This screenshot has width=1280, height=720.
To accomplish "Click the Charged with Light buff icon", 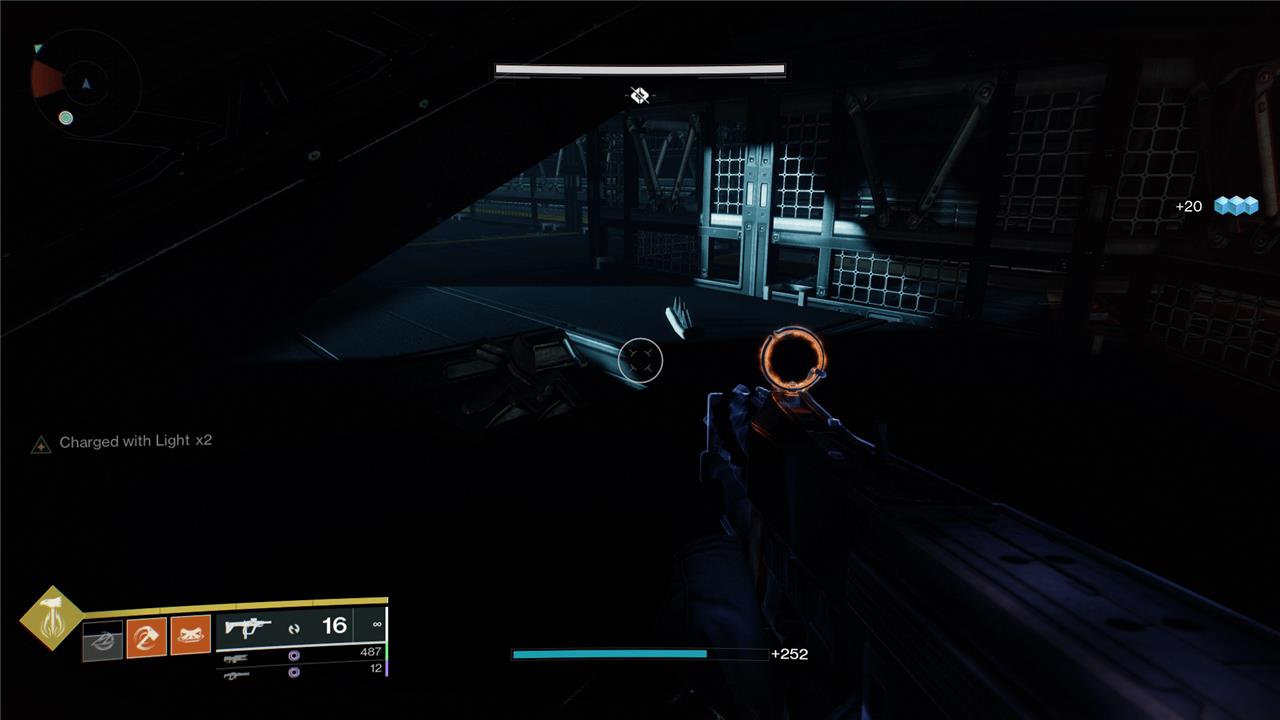I will point(41,444).
